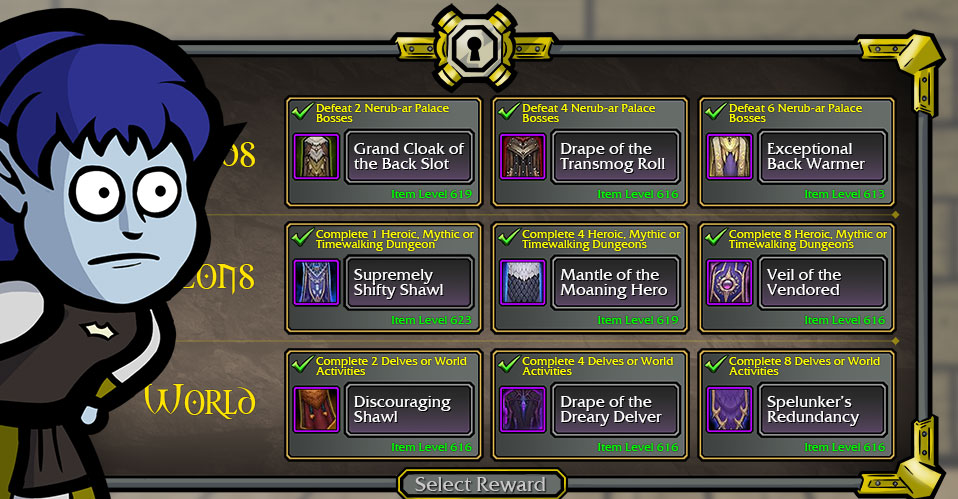Confirm with the Select Reward button
The width and height of the screenshot is (958, 499).
pos(480,485)
